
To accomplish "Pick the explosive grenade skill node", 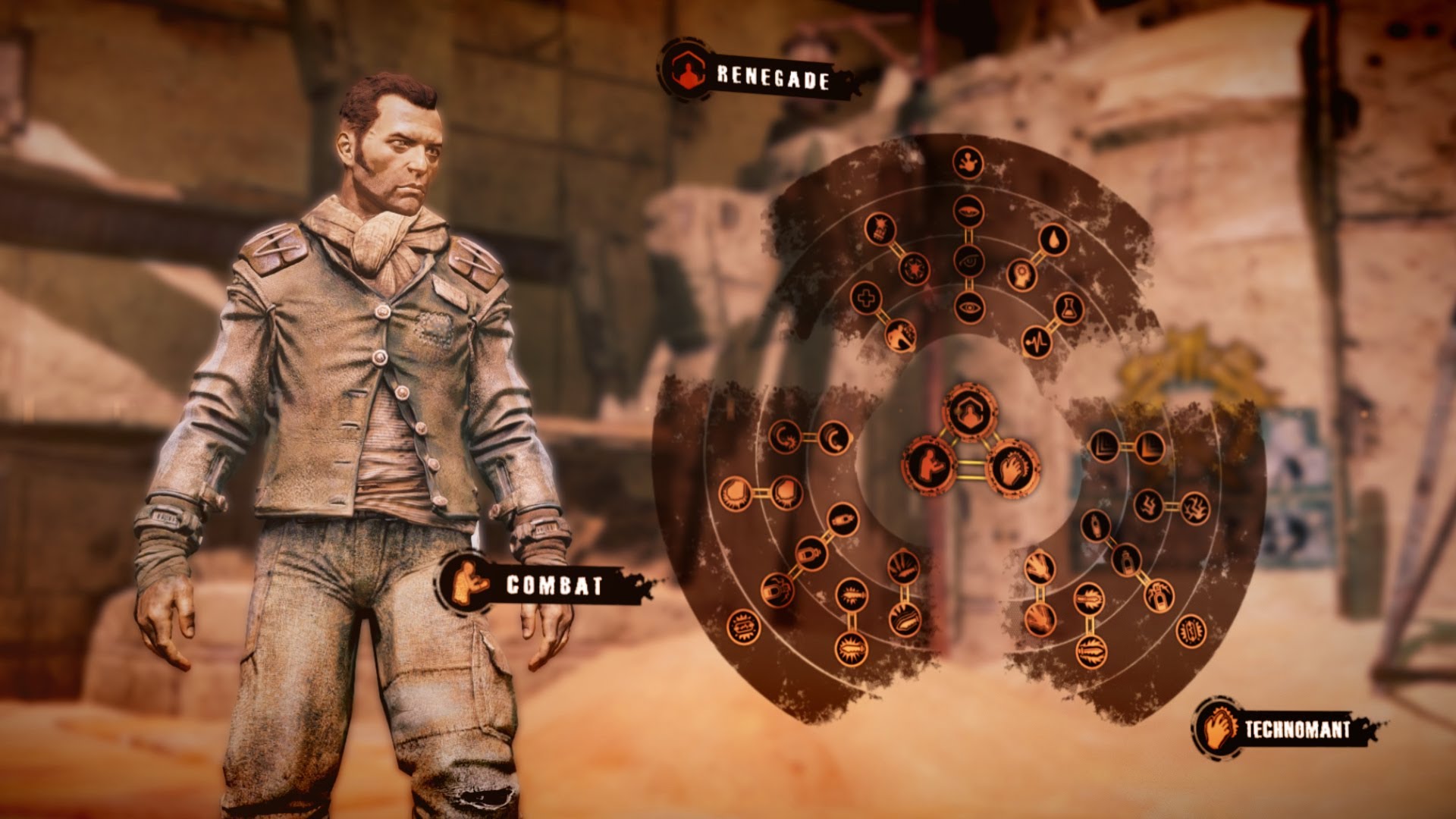I will tap(880, 227).
